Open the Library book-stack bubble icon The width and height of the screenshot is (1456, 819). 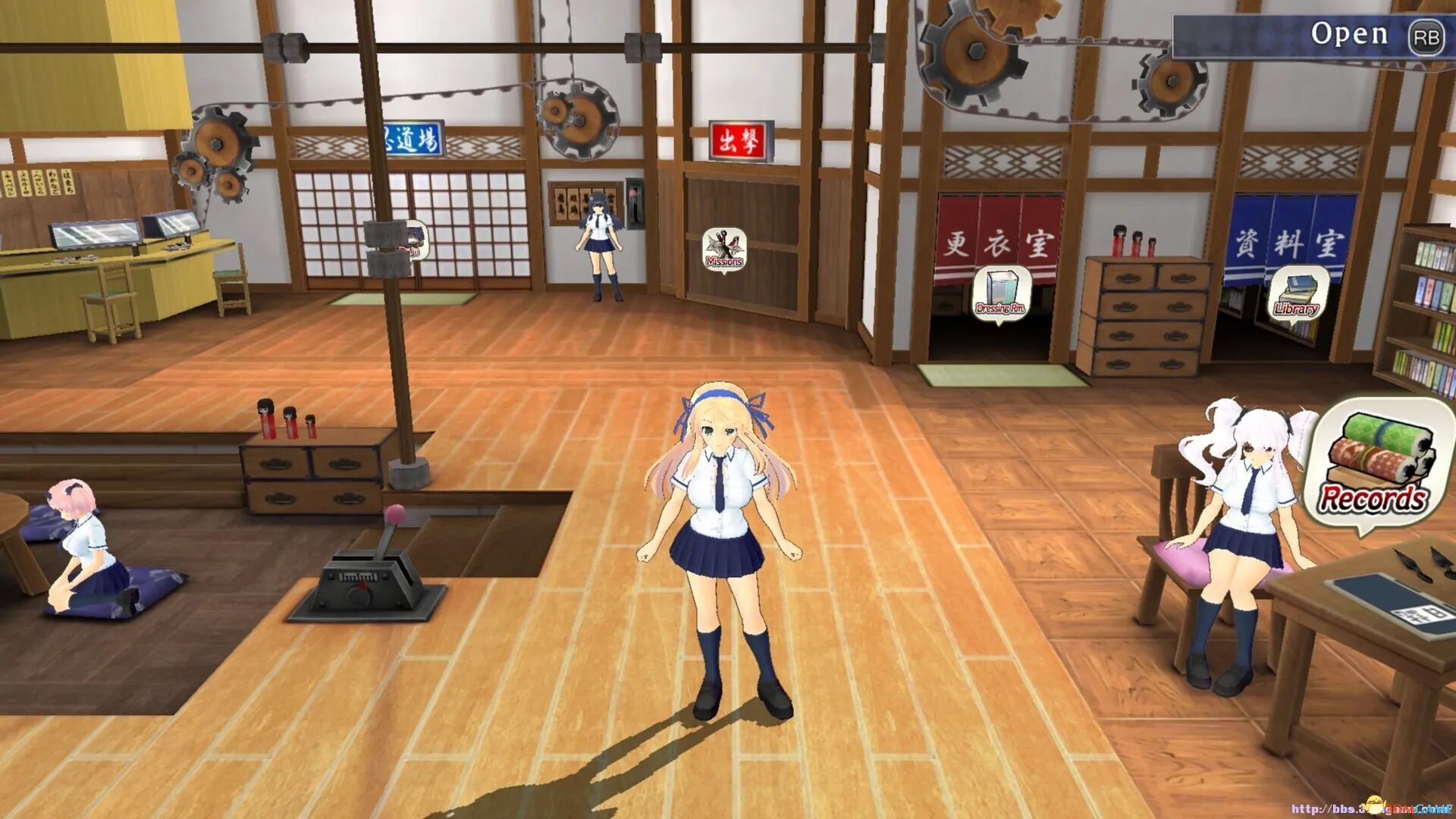1297,292
